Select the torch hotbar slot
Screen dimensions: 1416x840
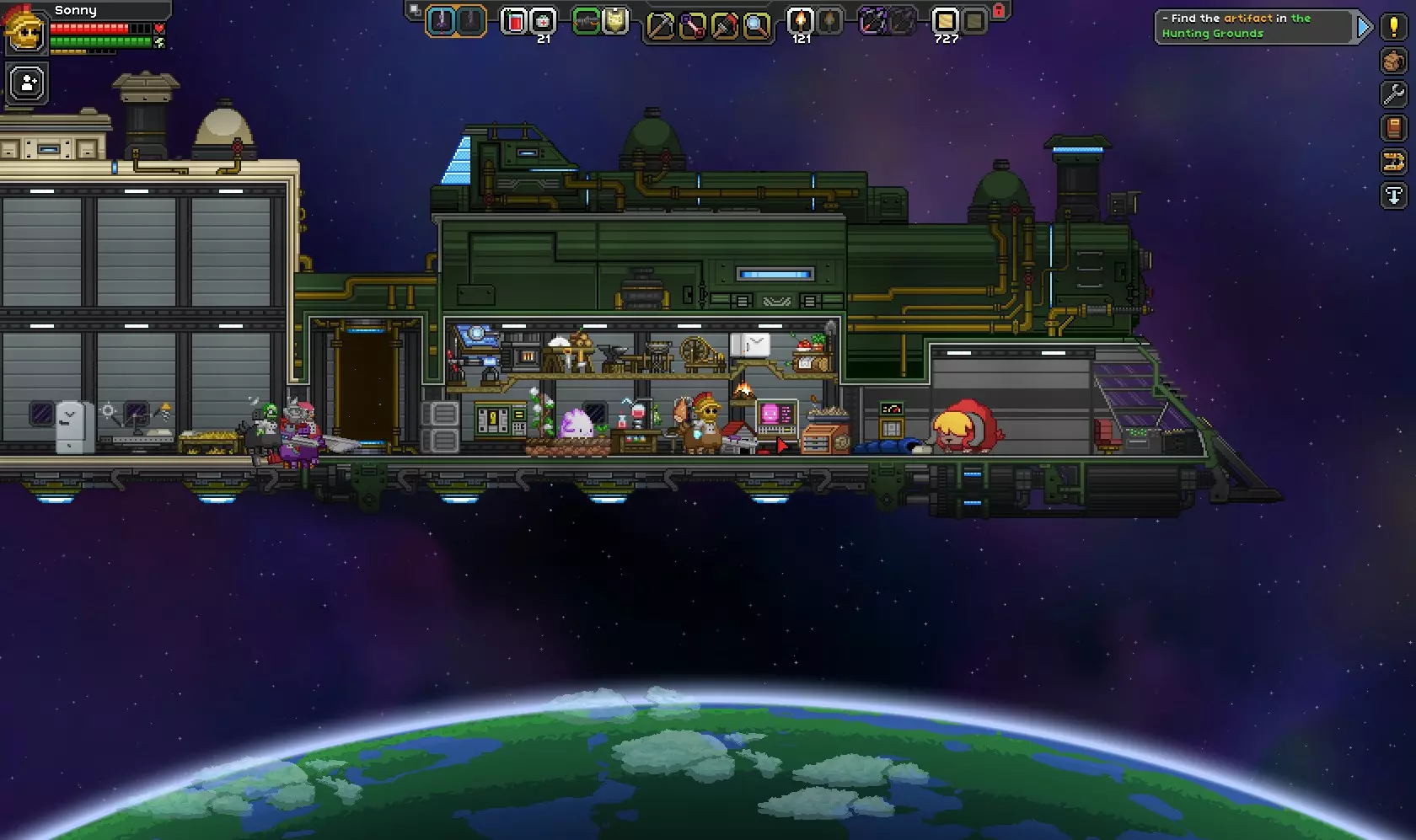(800, 21)
